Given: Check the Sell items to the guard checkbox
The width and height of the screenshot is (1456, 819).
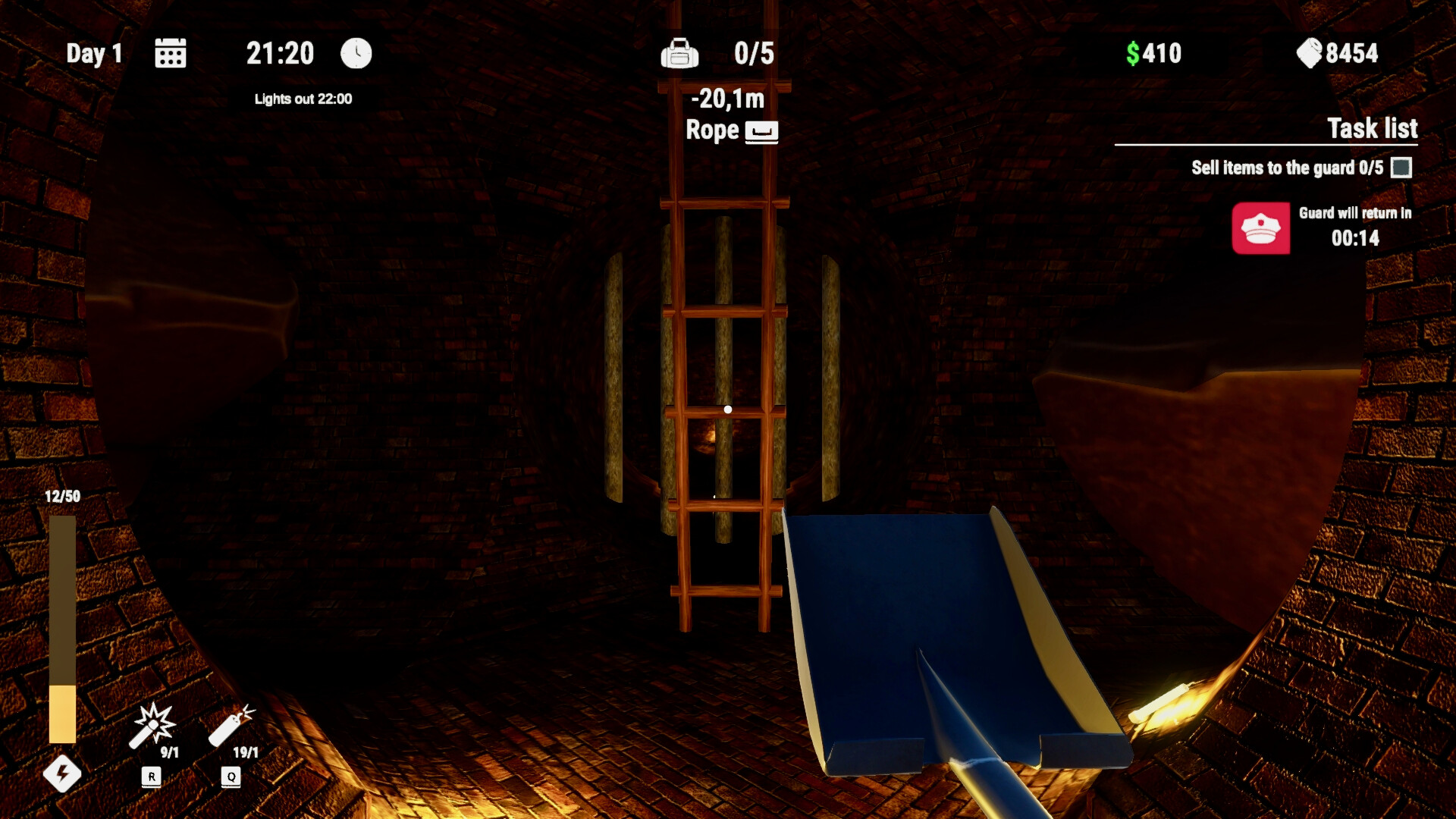Looking at the screenshot, I should (1400, 168).
